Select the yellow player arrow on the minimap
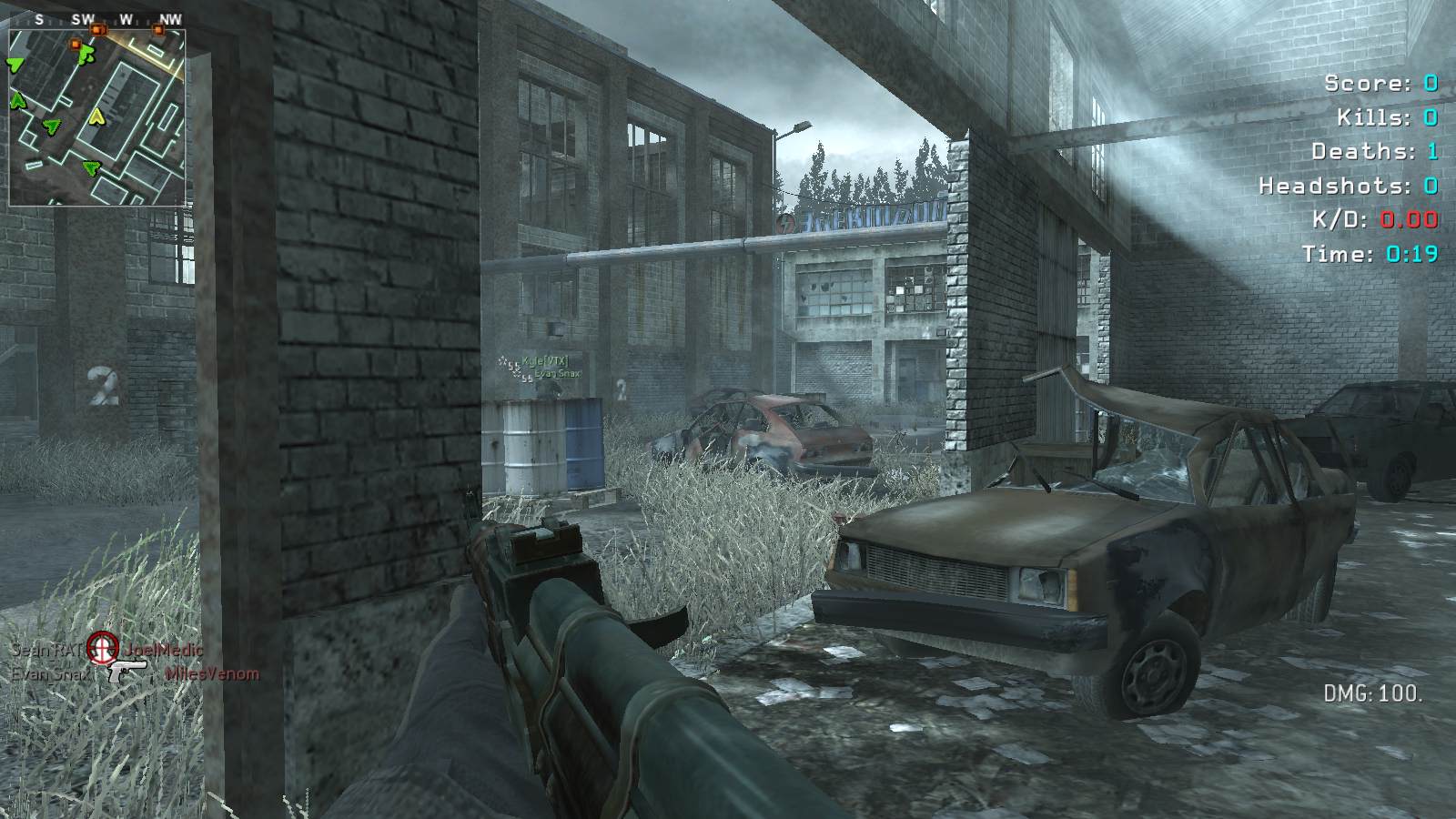Image resolution: width=1456 pixels, height=819 pixels. pyautogui.click(x=96, y=116)
